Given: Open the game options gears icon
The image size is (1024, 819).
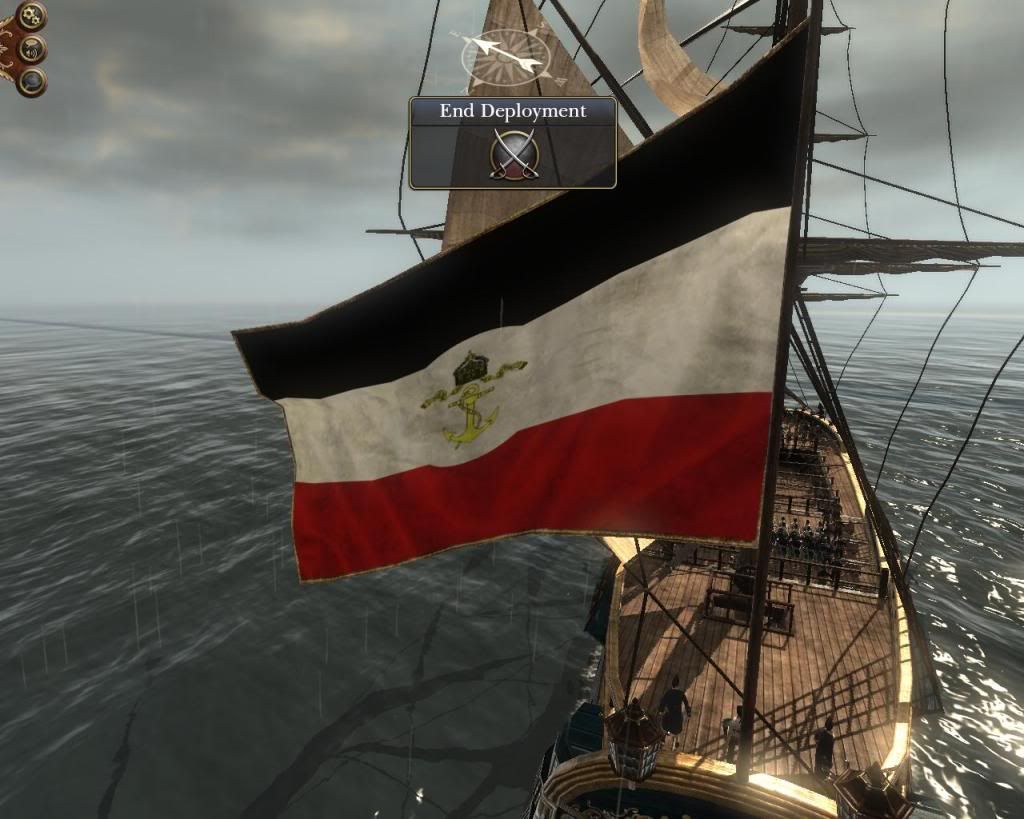Looking at the screenshot, I should (x=32, y=15).
